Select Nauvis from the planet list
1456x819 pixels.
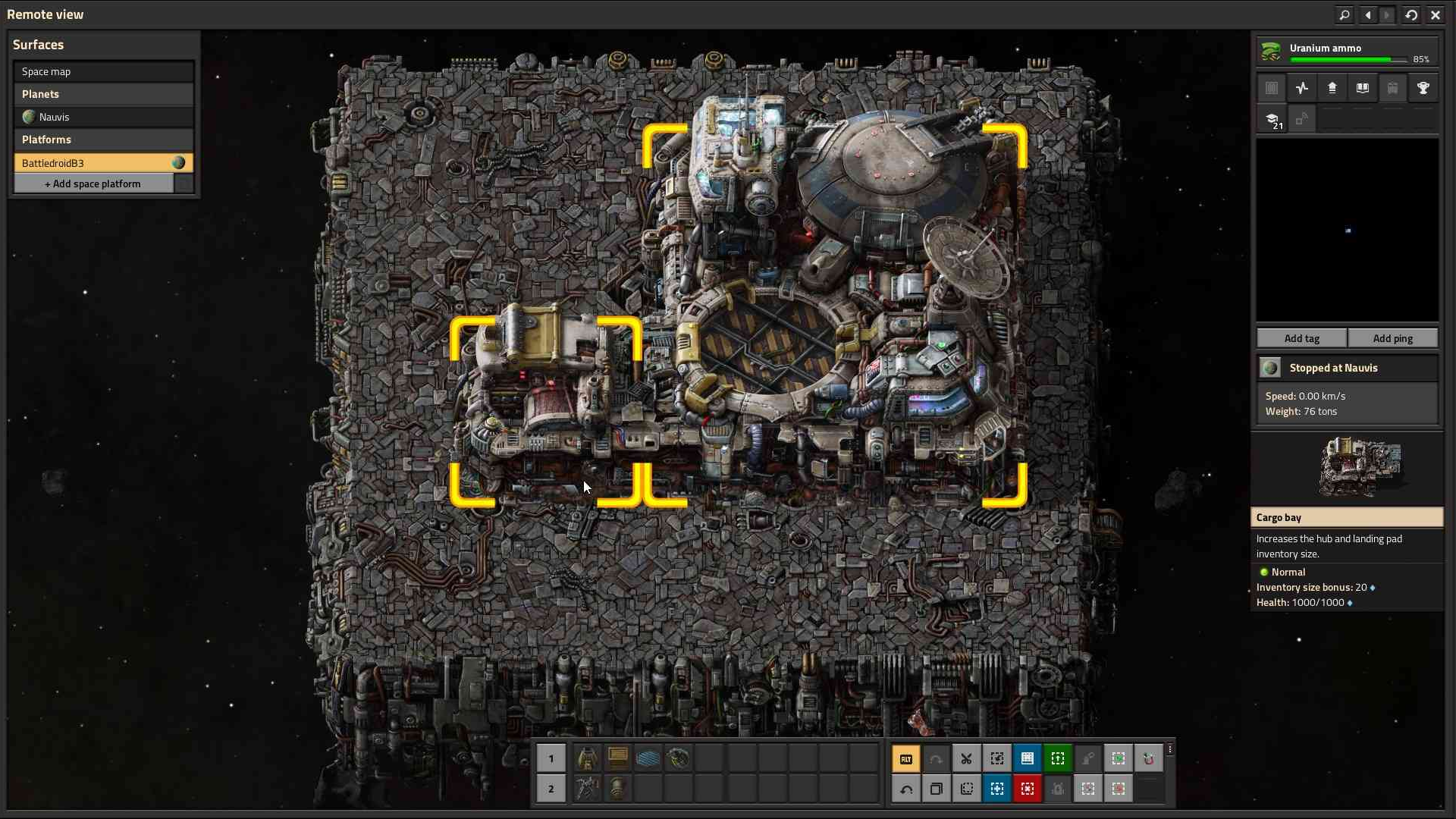(104, 117)
